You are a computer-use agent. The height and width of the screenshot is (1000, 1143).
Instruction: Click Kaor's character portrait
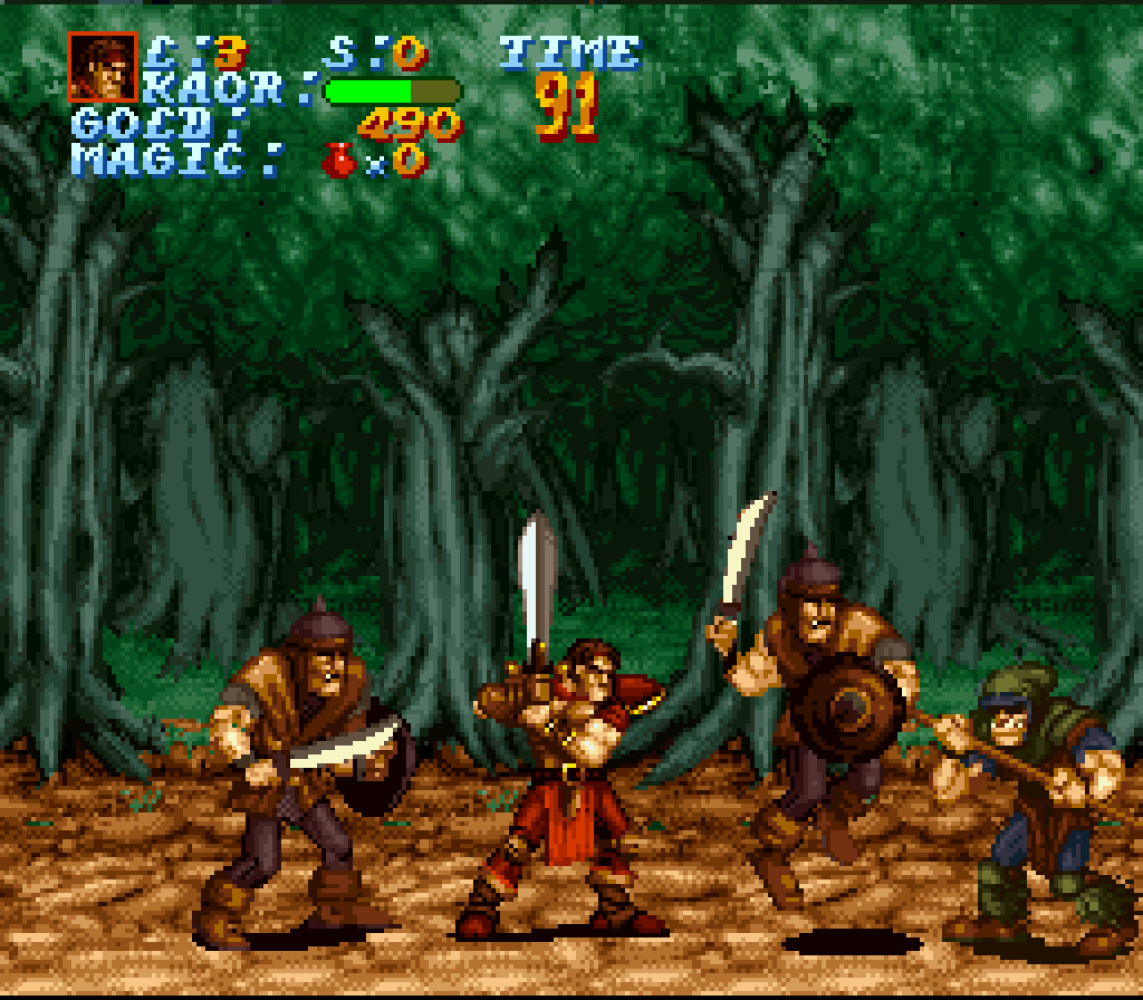click(102, 67)
